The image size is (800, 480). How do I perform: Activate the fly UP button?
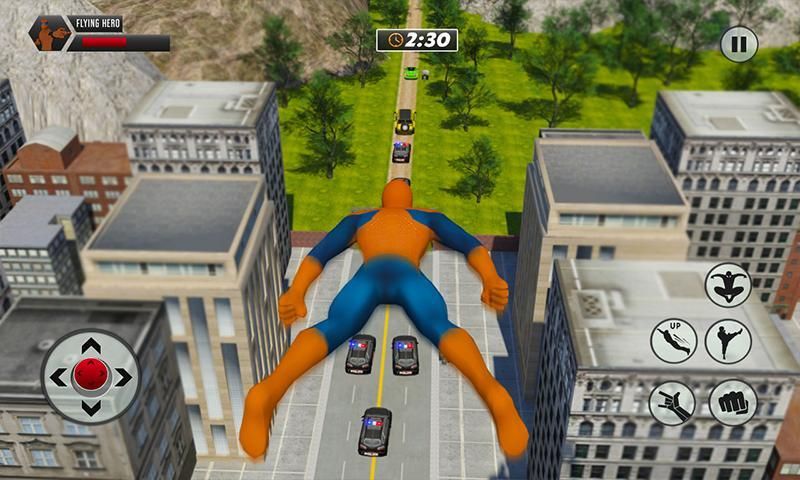673,341
